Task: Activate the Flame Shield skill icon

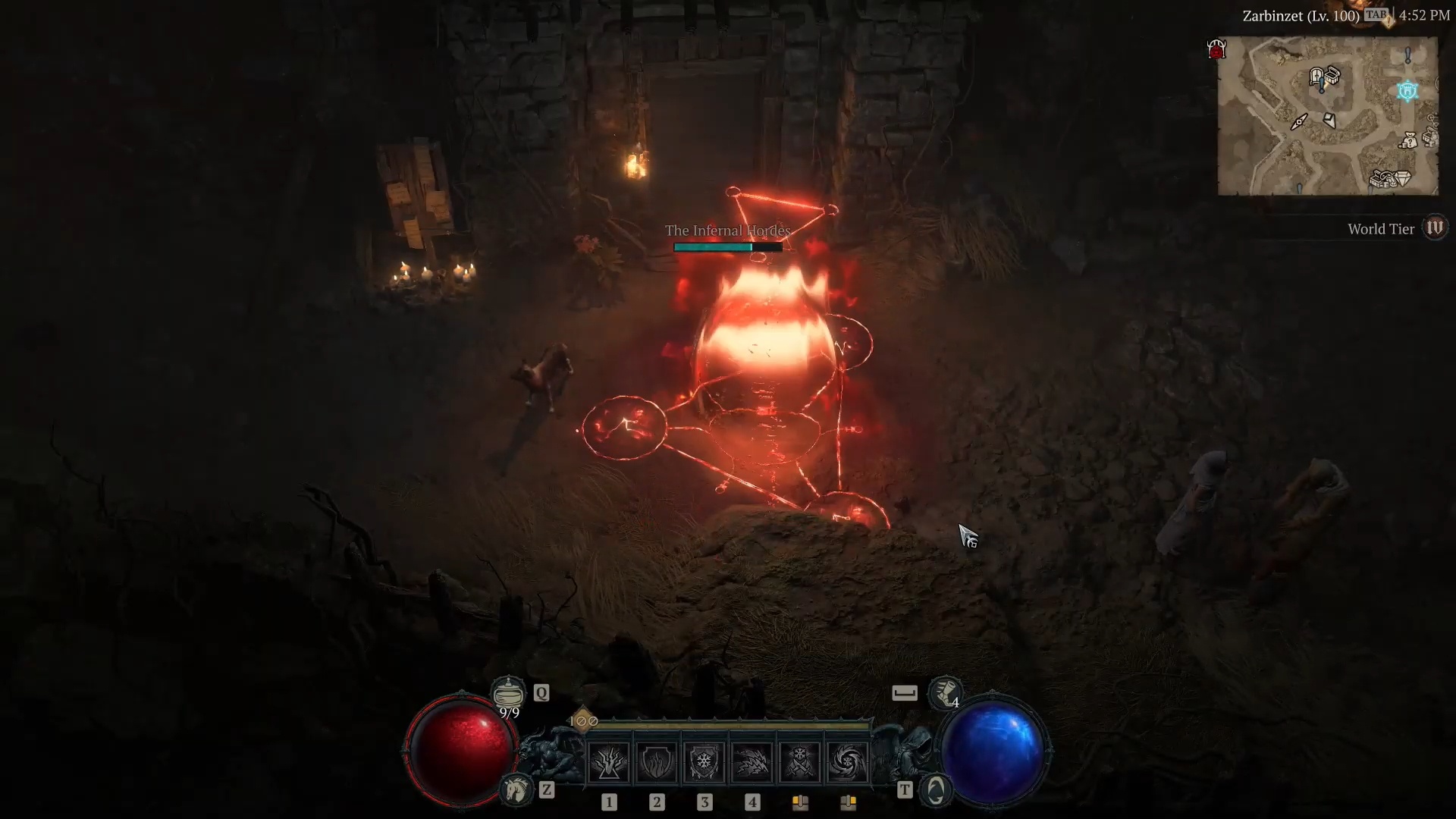Action: [657, 761]
